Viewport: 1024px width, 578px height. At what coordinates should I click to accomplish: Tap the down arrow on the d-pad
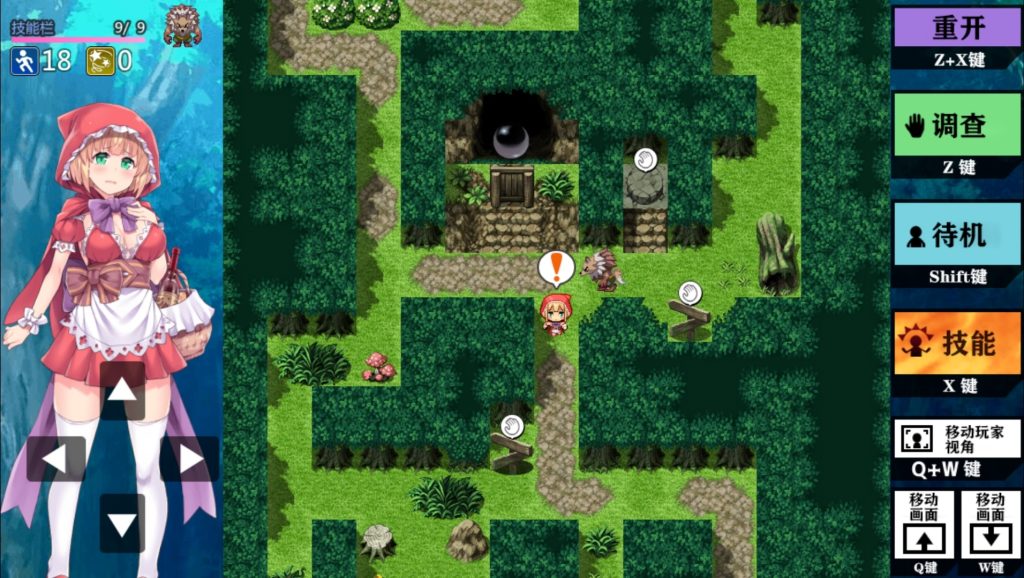pyautogui.click(x=122, y=523)
